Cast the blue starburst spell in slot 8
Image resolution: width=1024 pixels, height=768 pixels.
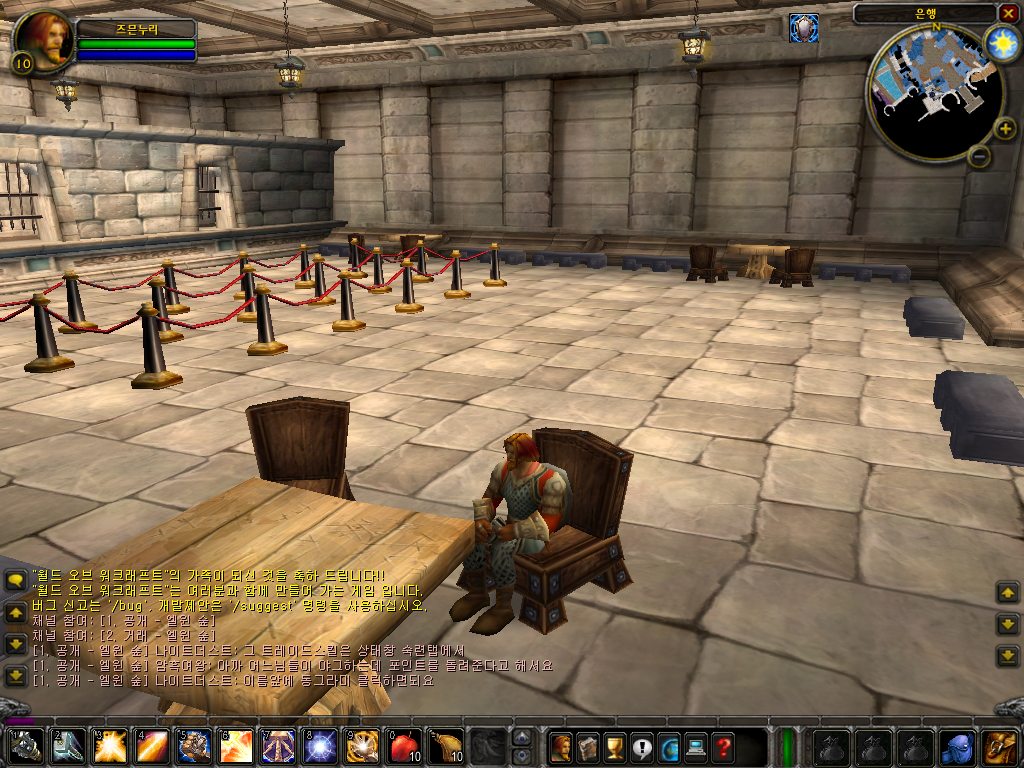tap(320, 747)
